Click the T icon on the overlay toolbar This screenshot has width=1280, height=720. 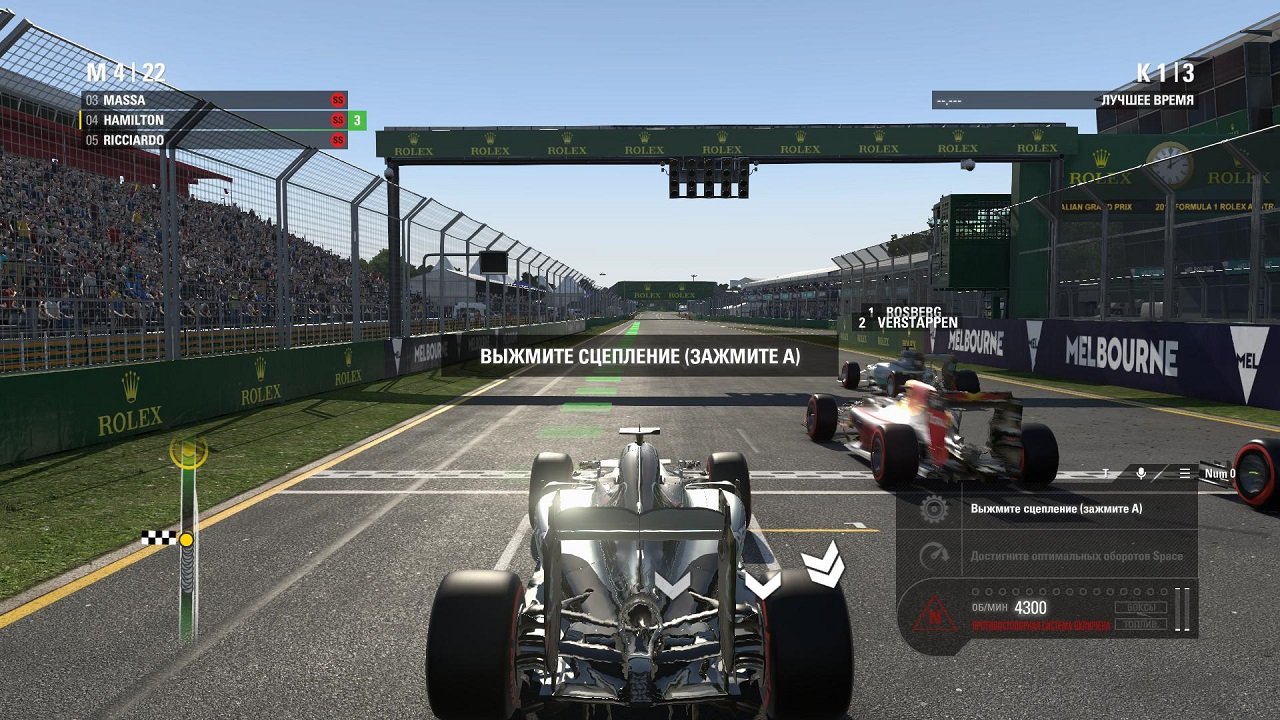1105,471
